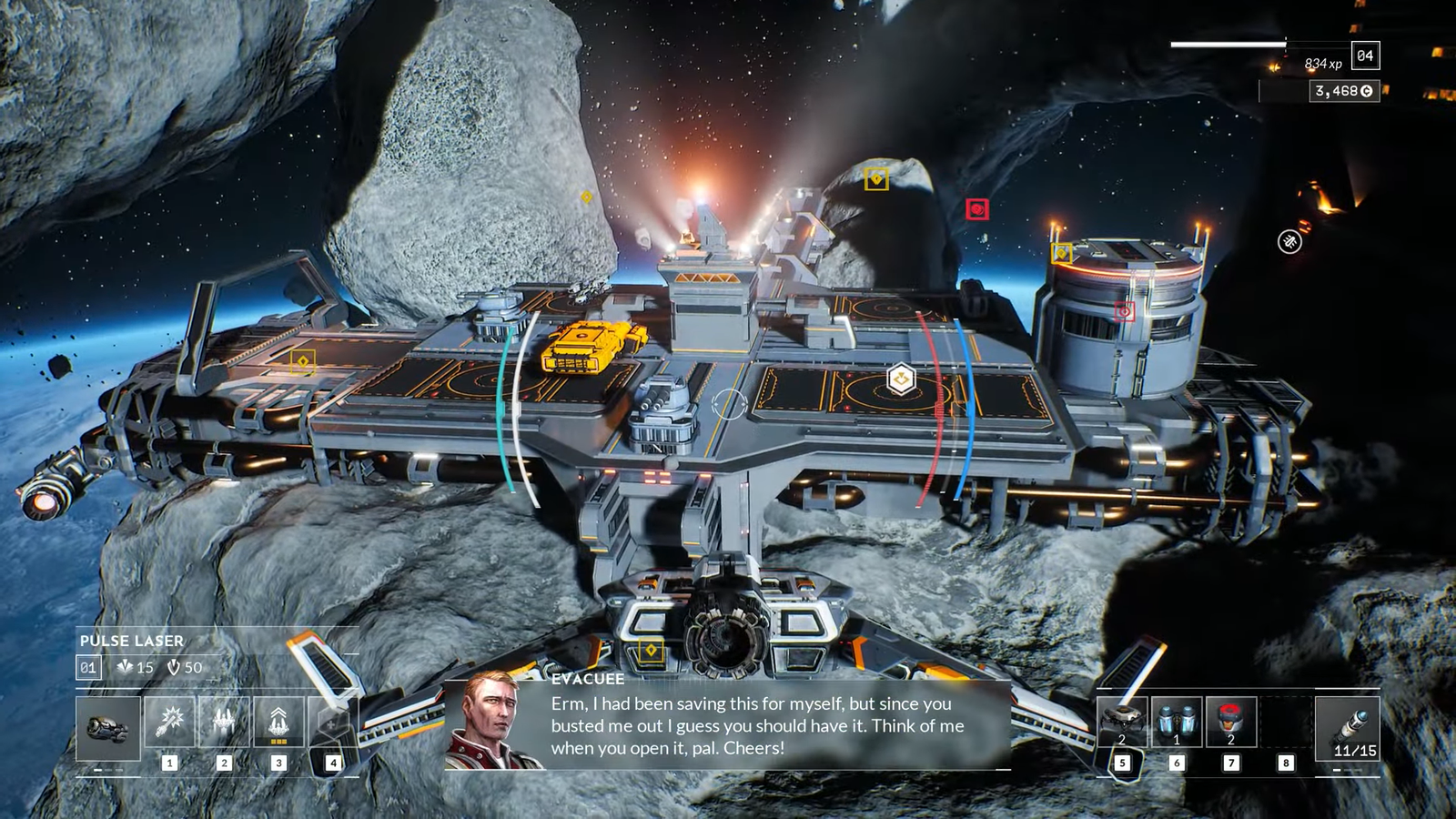Select the yellow marker on the left landing pad
1456x819 pixels.
click(303, 362)
